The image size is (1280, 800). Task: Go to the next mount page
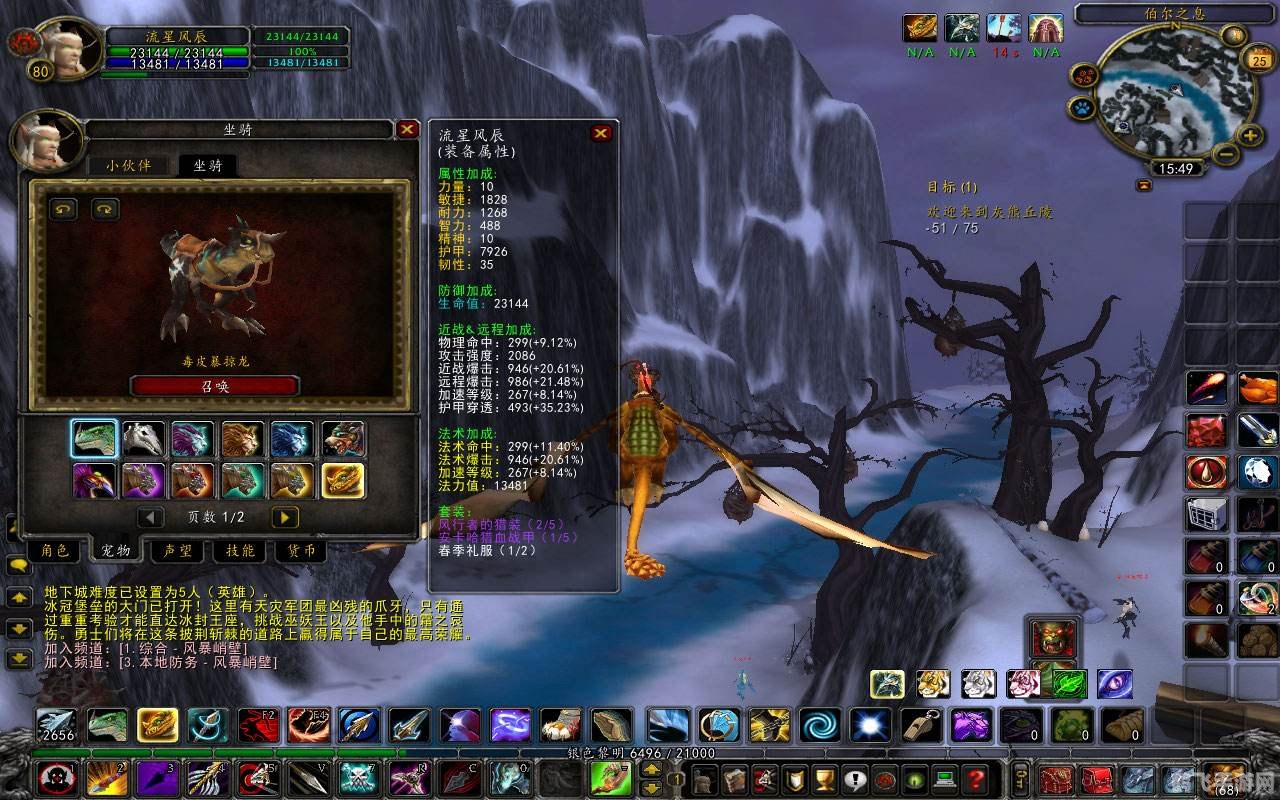[285, 517]
